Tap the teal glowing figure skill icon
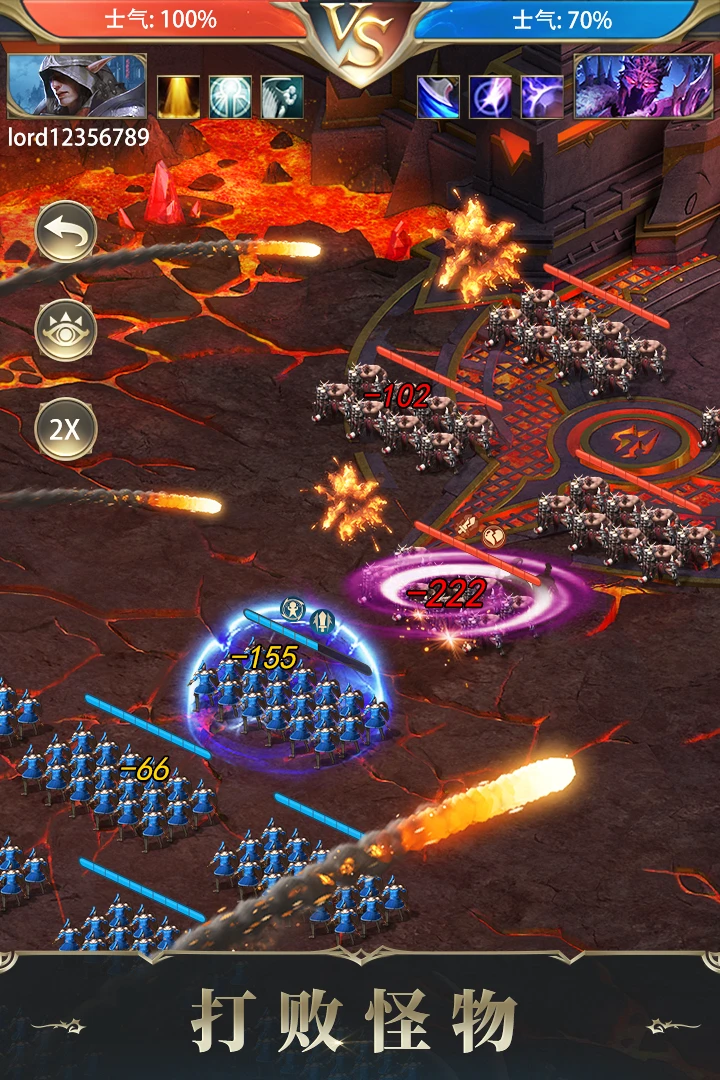 [x=230, y=97]
